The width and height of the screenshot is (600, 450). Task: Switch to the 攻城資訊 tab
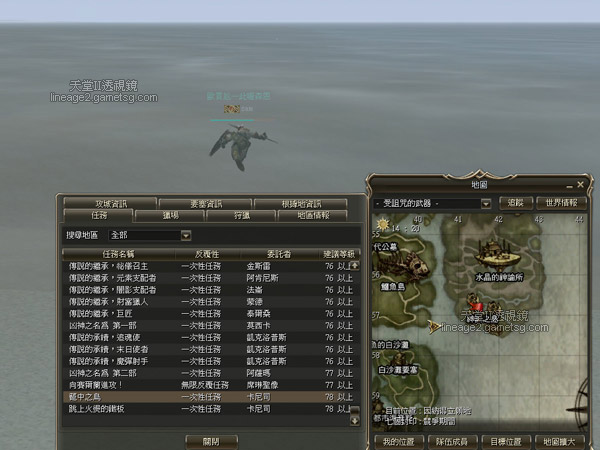[112, 204]
